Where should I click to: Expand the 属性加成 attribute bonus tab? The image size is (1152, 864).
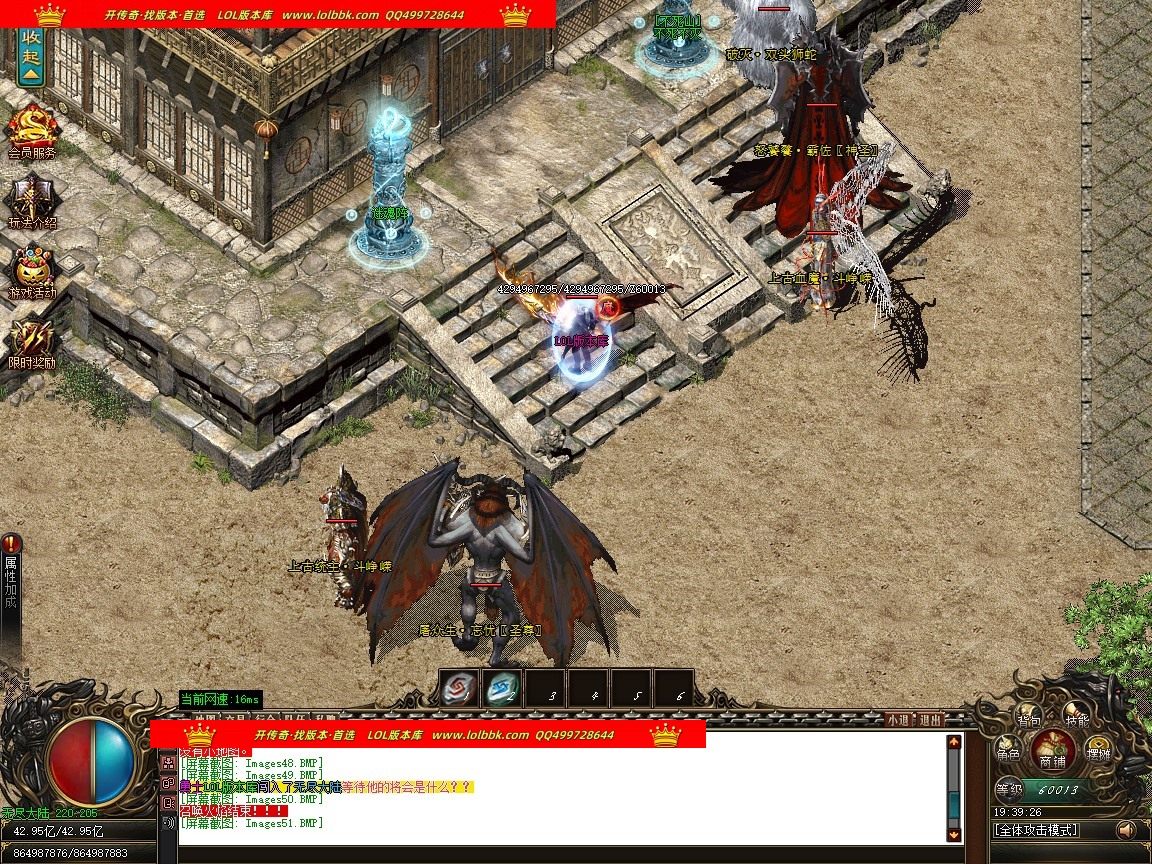pos(11,585)
